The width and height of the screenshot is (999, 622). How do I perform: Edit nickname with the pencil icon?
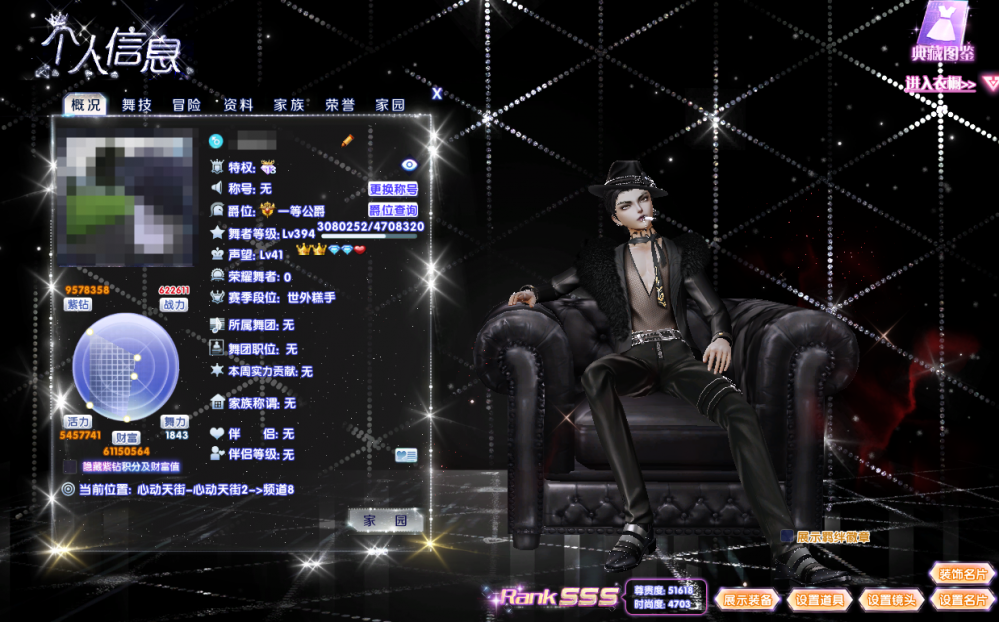(x=348, y=141)
